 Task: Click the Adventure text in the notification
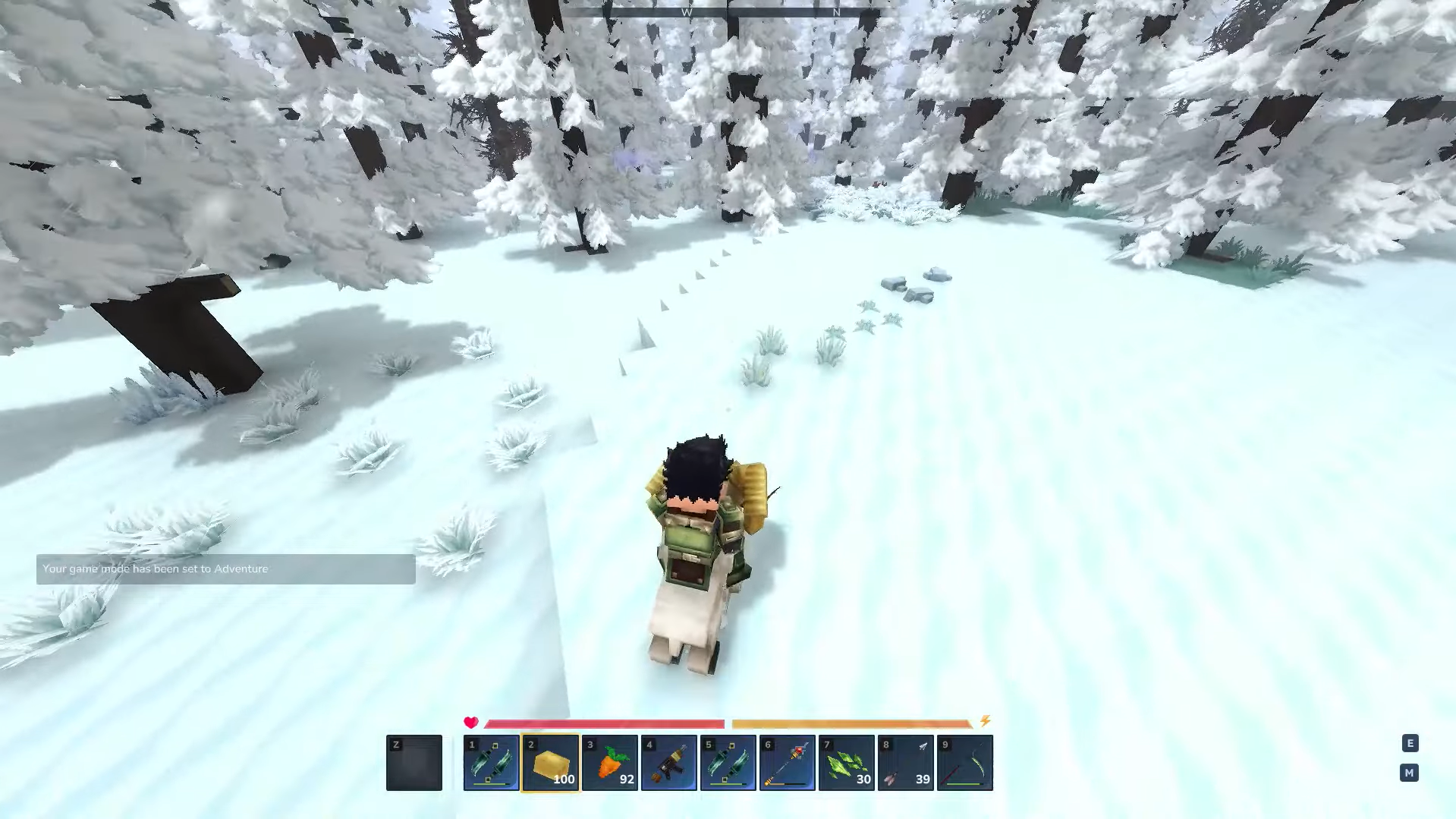point(241,569)
